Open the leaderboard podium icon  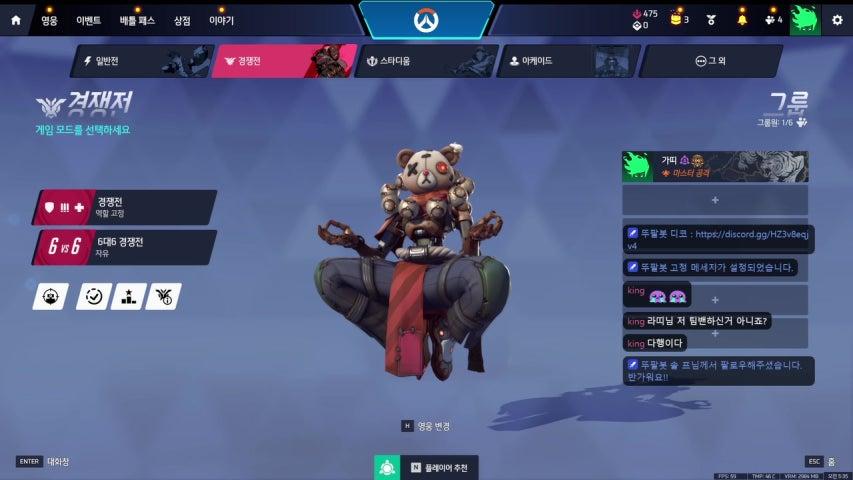pos(128,296)
